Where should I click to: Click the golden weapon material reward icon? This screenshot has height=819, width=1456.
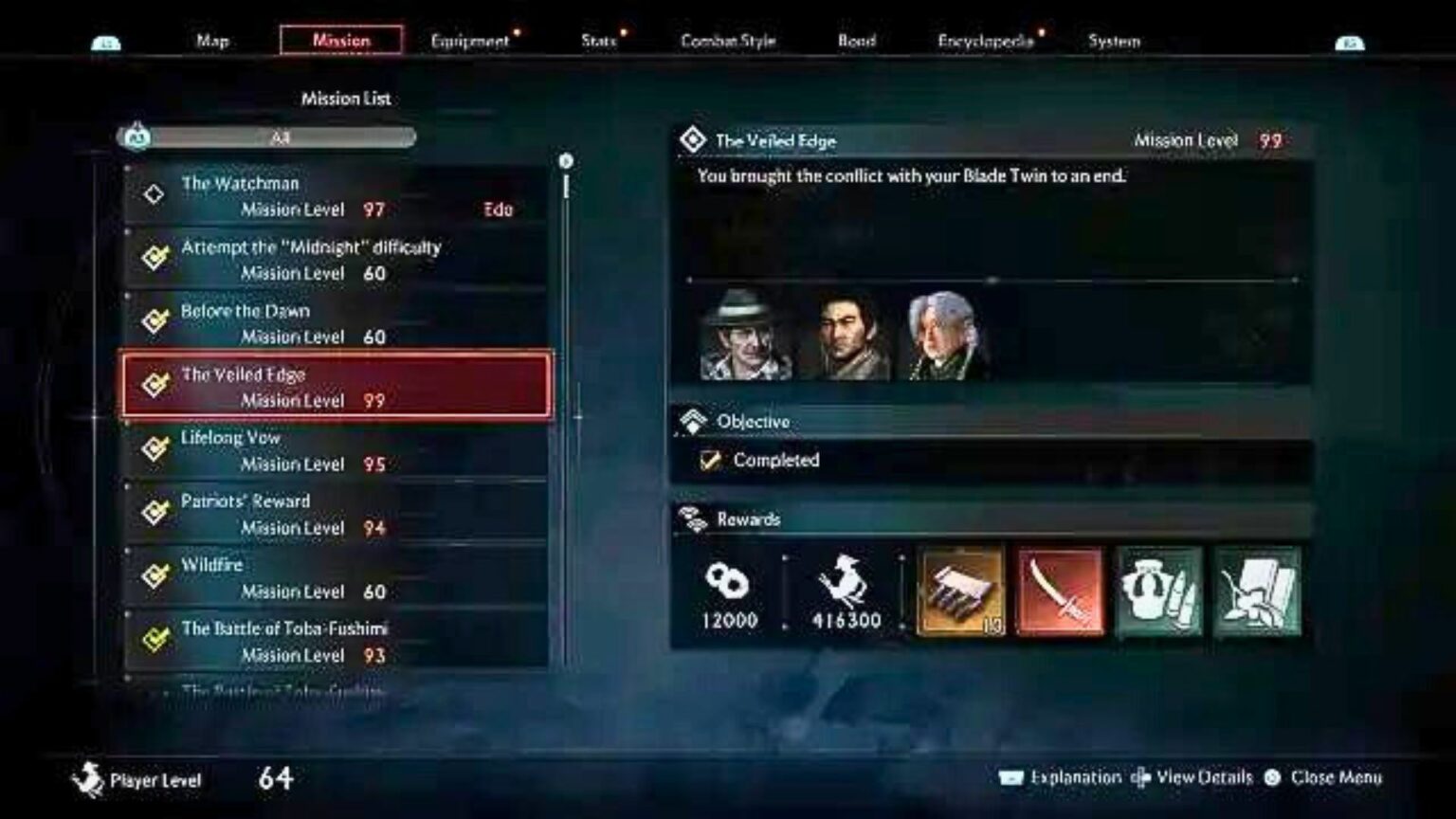point(960,592)
